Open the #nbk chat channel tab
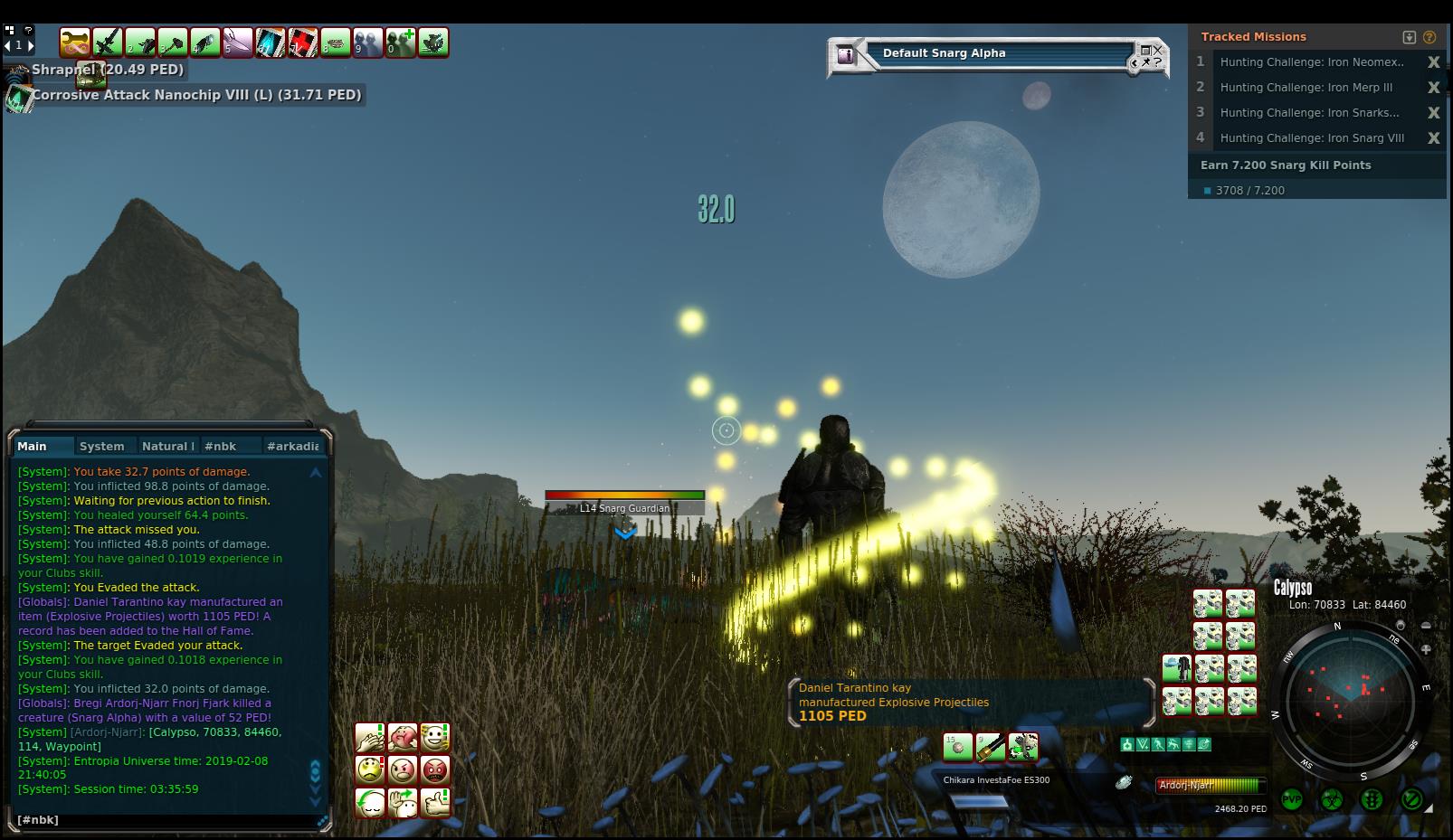Viewport: 1453px width, 840px height. [220, 446]
